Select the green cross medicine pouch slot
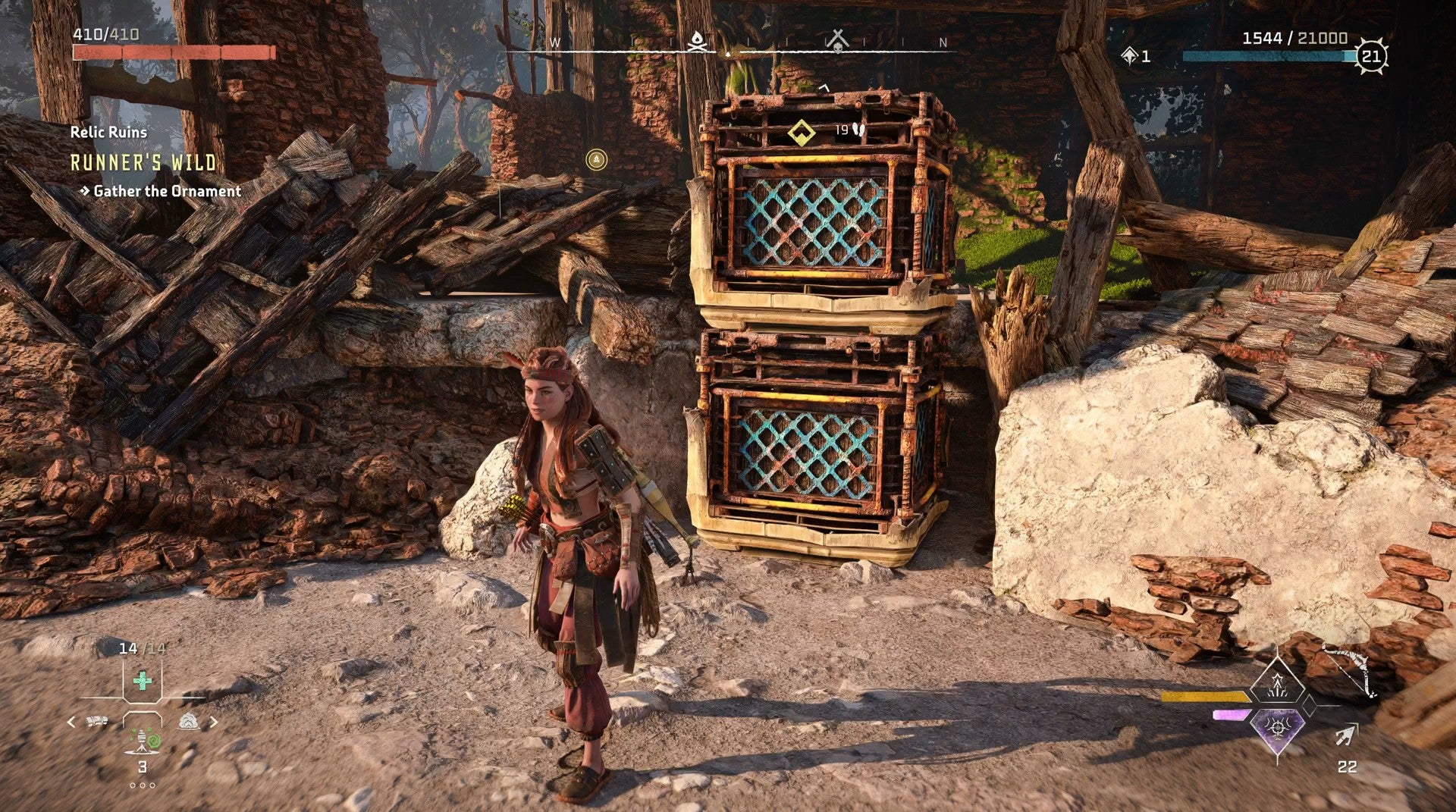Screen dimensions: 1456x812 point(142,680)
